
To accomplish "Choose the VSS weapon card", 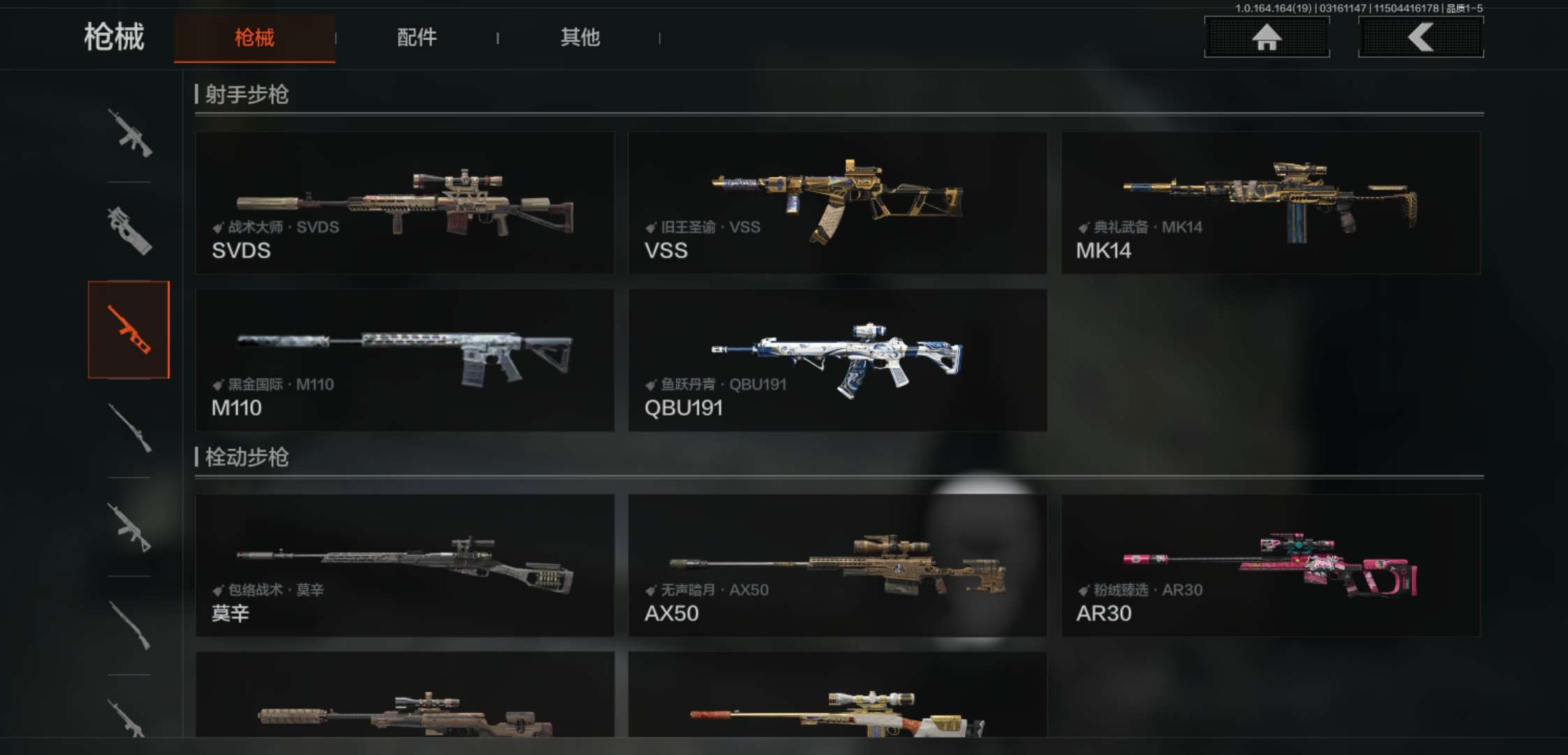I will [x=837, y=203].
